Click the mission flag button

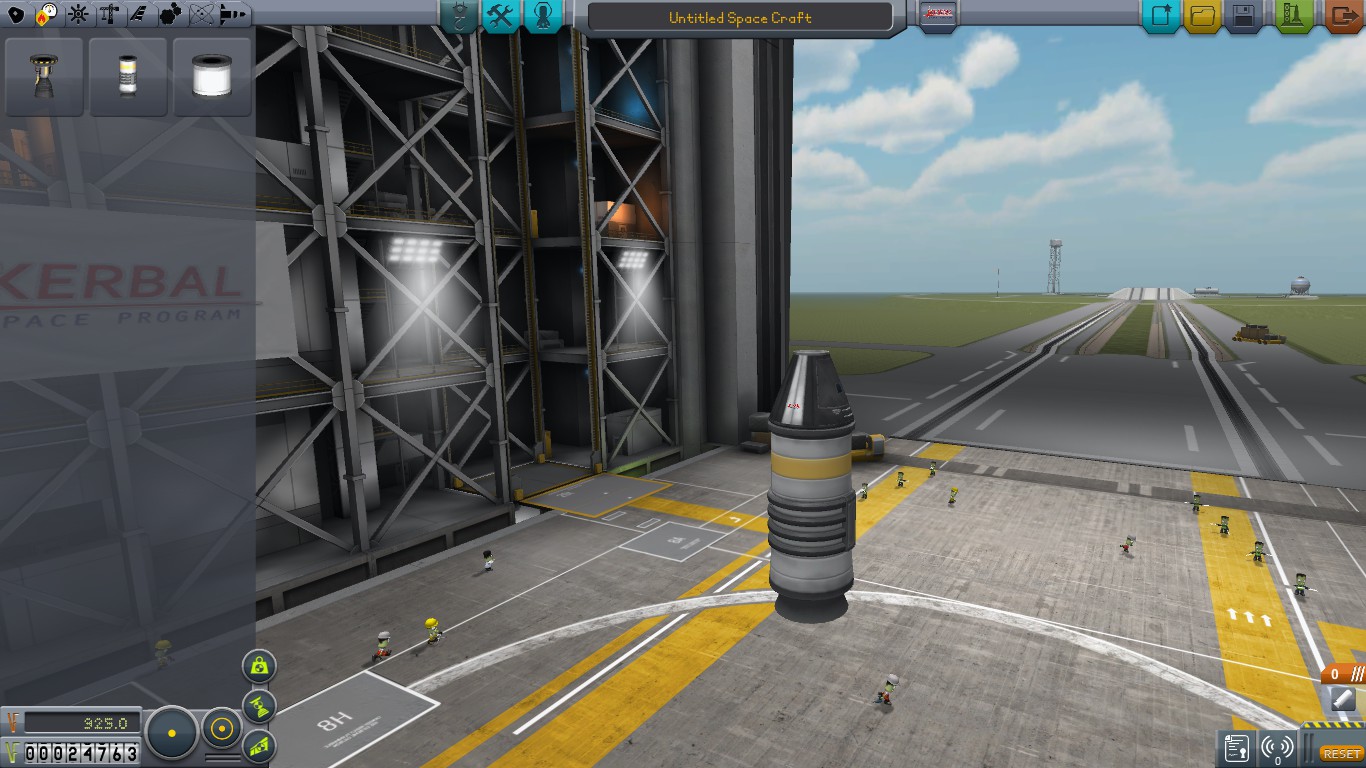[938, 16]
